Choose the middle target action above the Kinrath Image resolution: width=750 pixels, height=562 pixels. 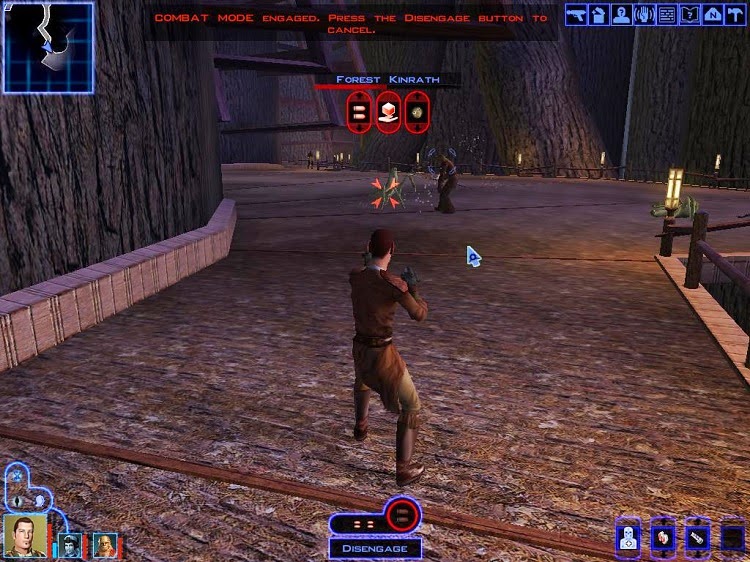click(388, 111)
